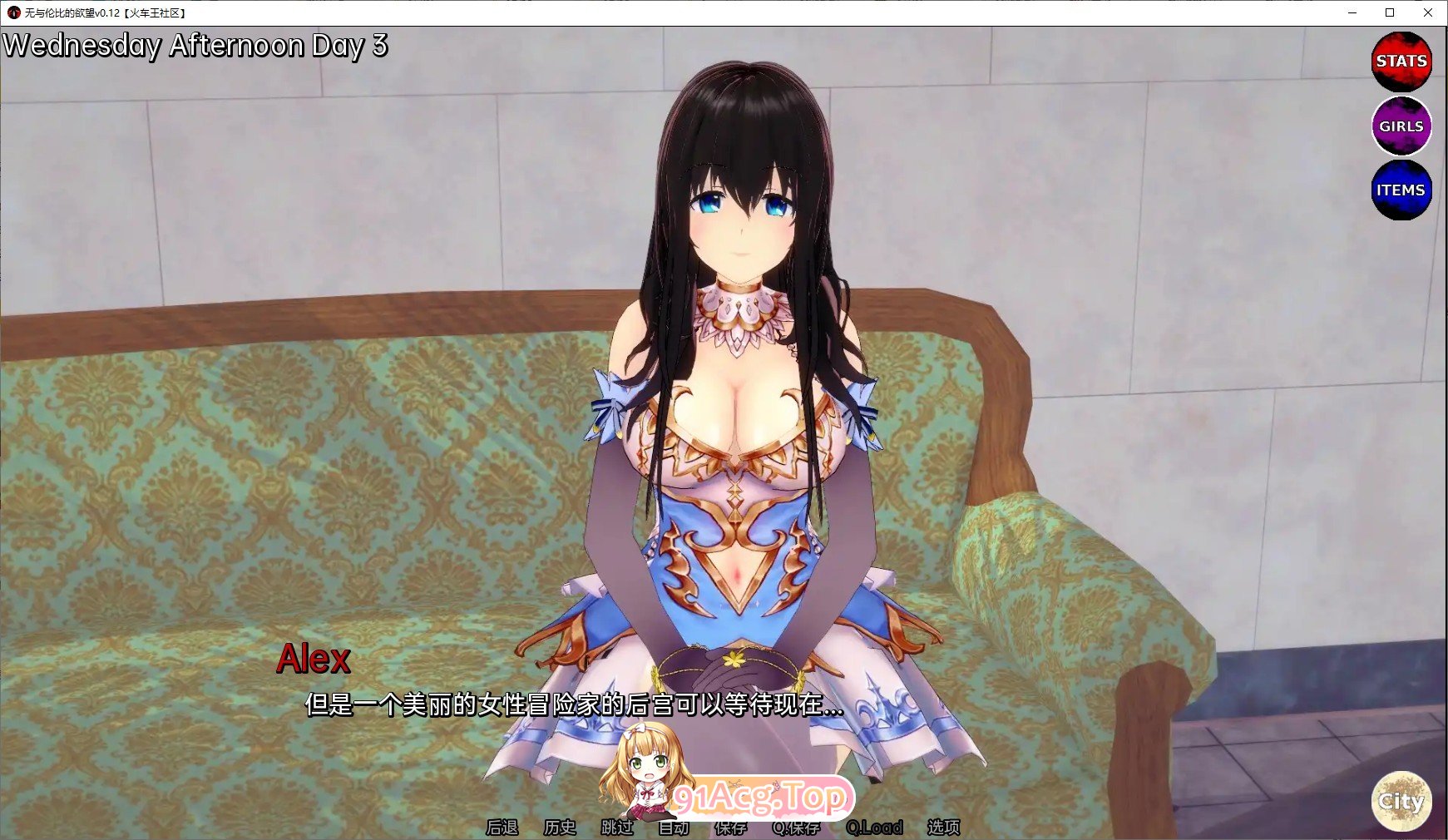Viewport: 1448px width, 840px height.
Task: Select Q.Load to quick-load
Action: coord(874,828)
